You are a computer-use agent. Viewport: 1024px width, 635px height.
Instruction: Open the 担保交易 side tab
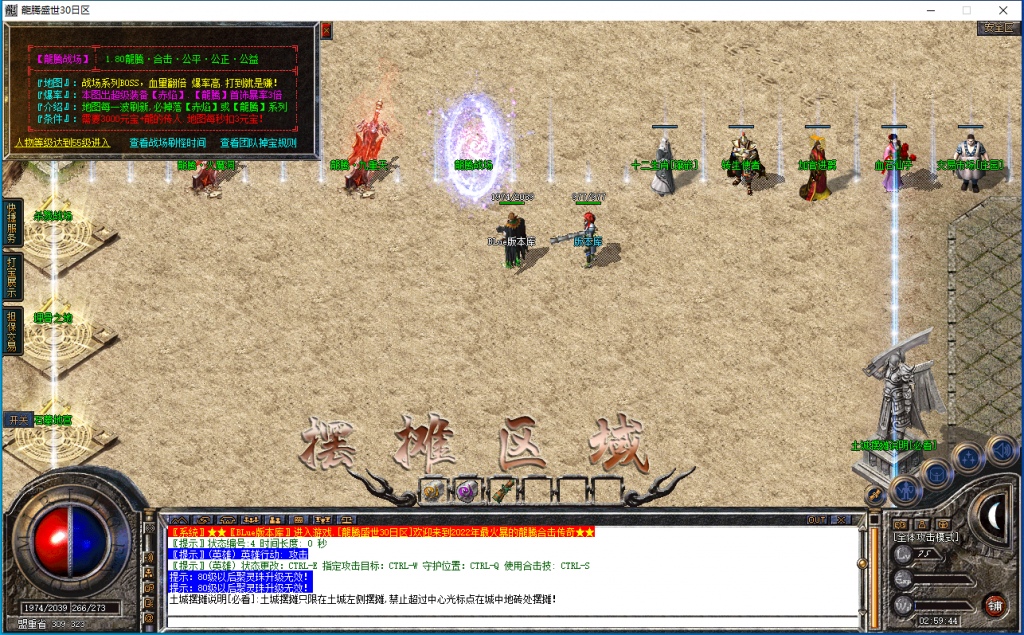12,330
